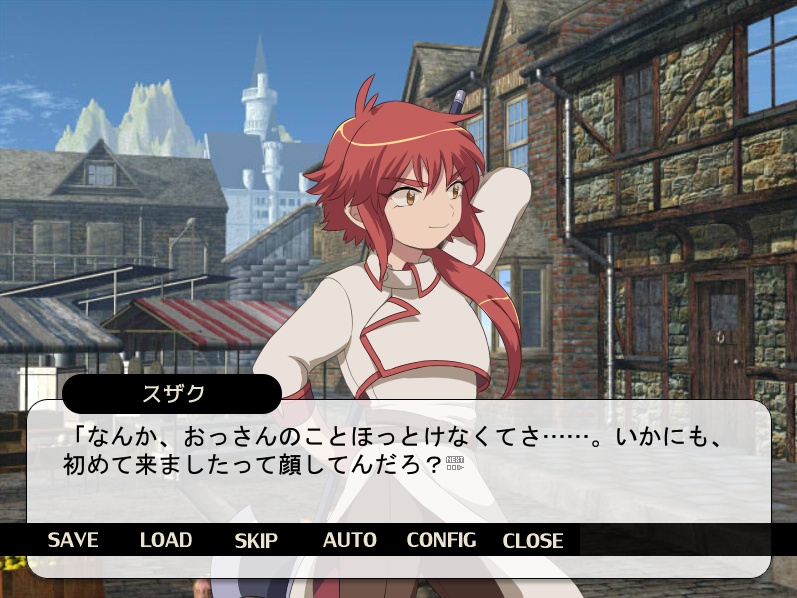Hide the text box with CLOSE
Image resolution: width=797 pixels, height=598 pixels.
coord(533,540)
